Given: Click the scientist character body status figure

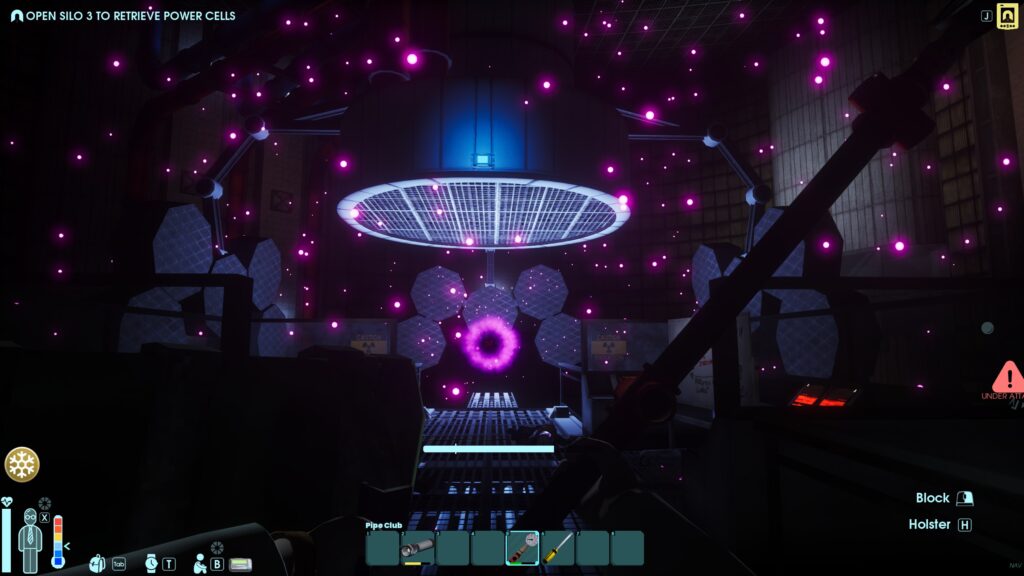Looking at the screenshot, I should pyautogui.click(x=29, y=541).
